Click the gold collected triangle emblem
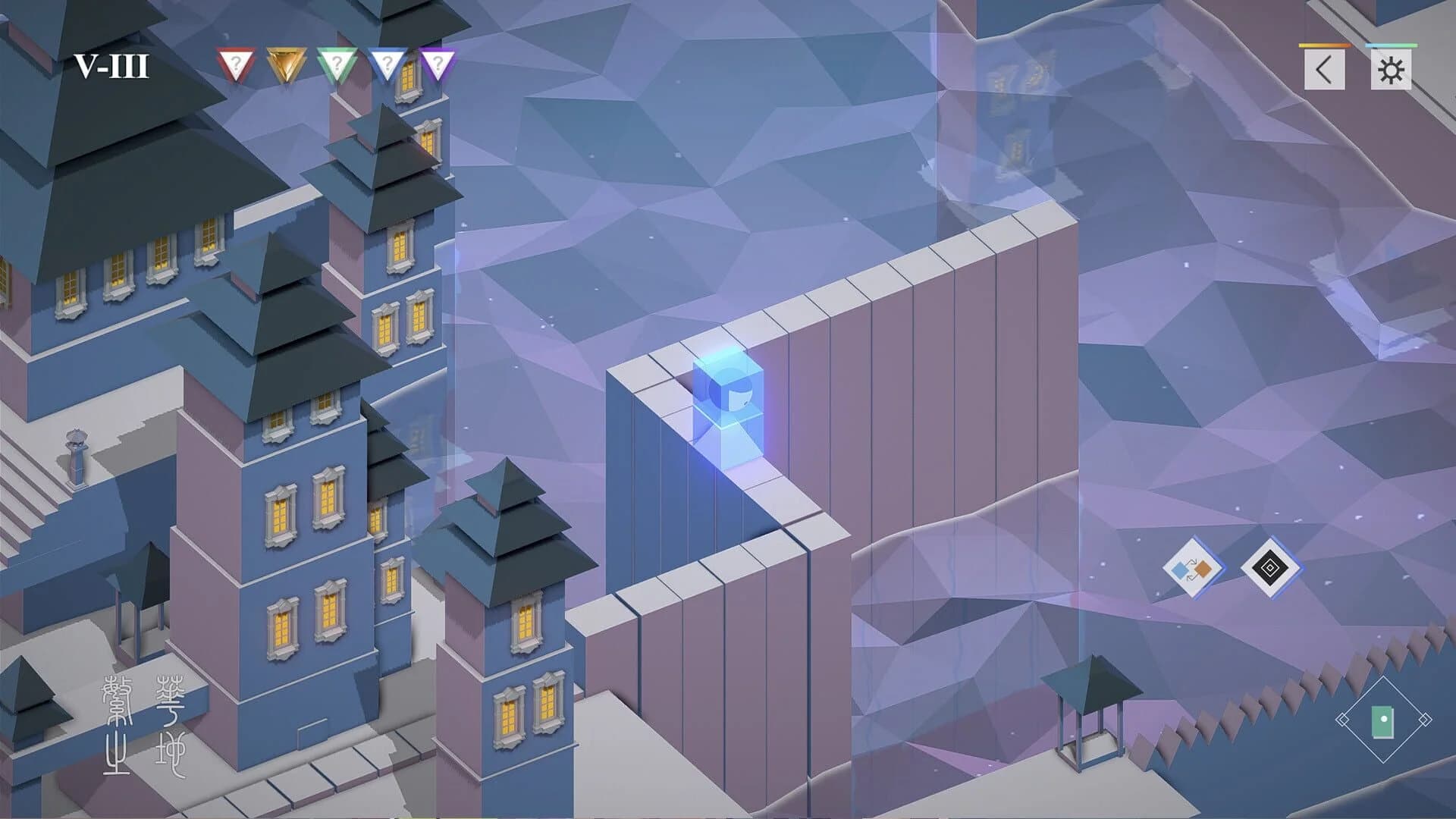This screenshot has height=819, width=1456. 288,62
